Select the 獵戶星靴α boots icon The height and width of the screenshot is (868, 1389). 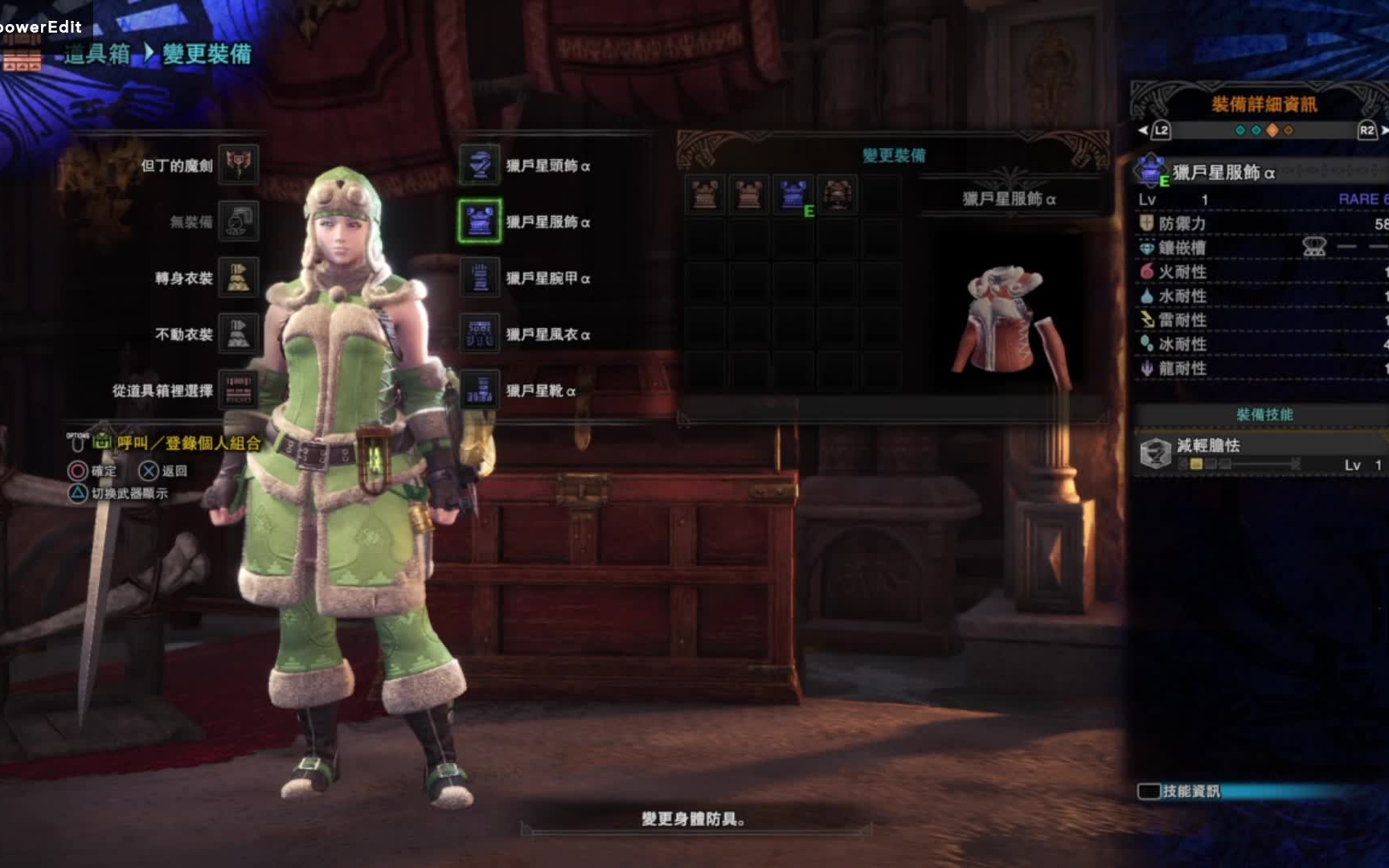tap(480, 393)
